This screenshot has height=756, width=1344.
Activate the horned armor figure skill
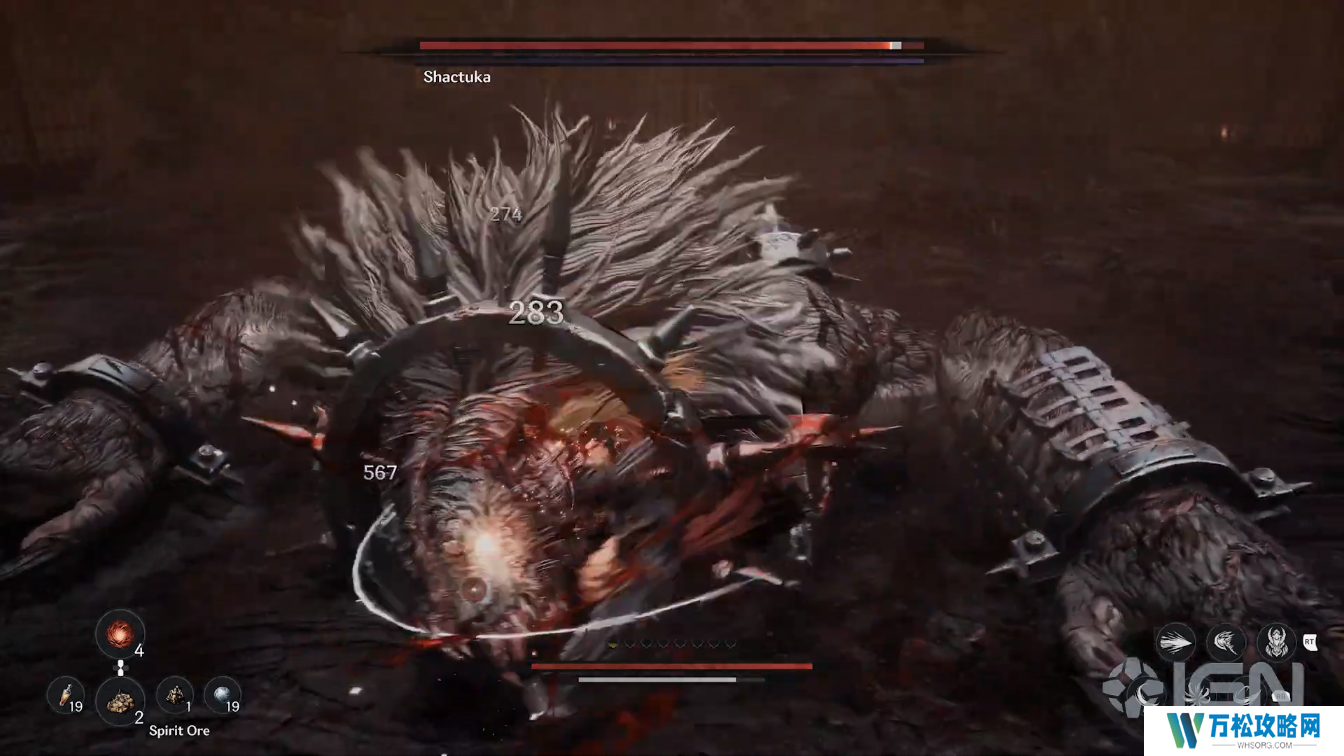[1276, 642]
